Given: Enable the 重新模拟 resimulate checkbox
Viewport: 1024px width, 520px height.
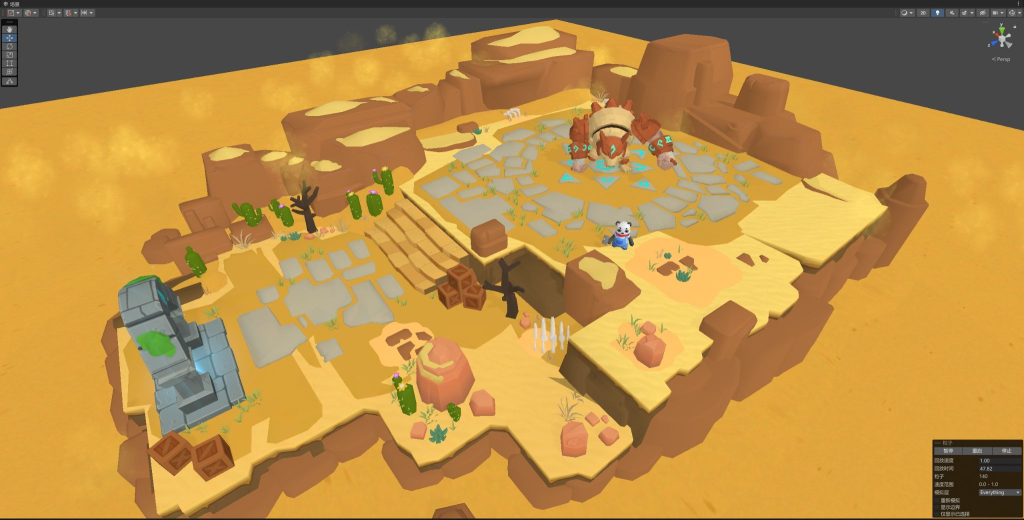Looking at the screenshot, I should tap(937, 500).
